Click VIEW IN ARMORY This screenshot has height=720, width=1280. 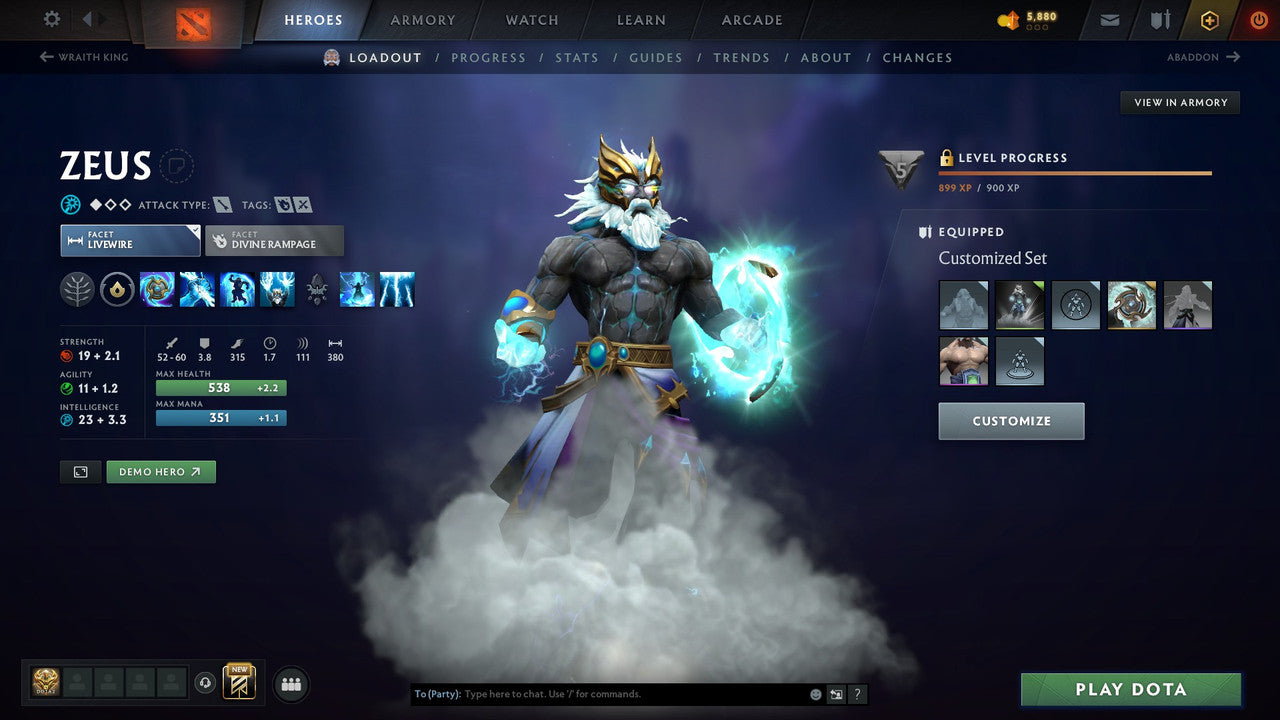coord(1180,102)
